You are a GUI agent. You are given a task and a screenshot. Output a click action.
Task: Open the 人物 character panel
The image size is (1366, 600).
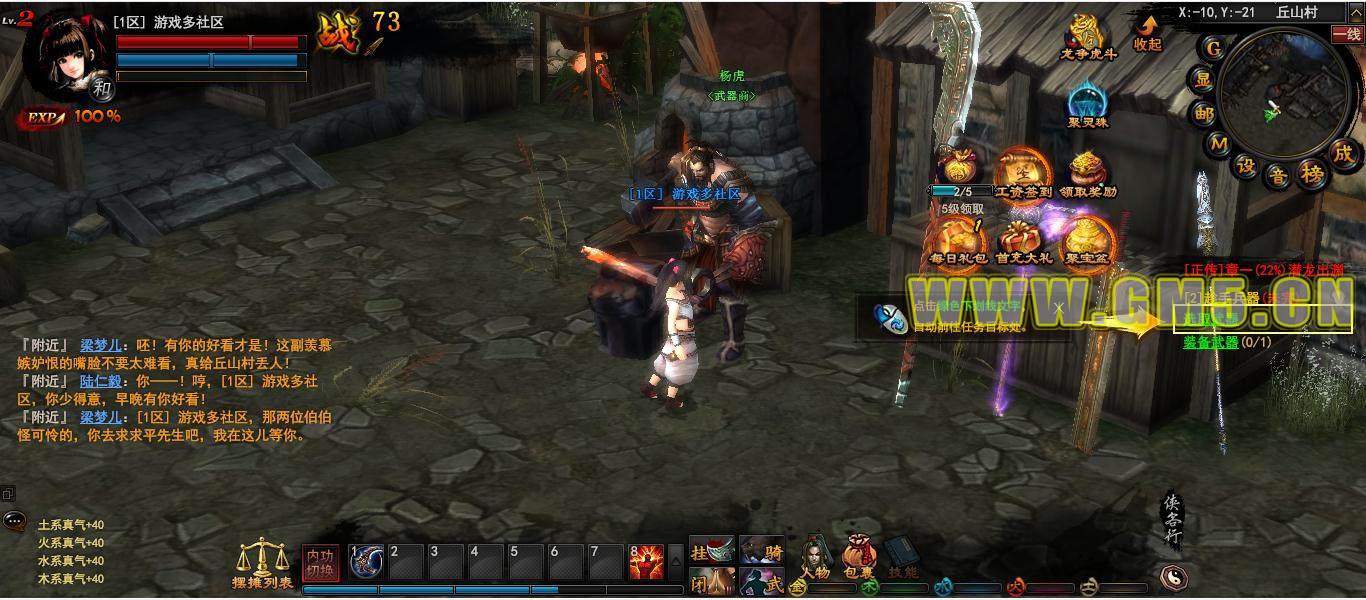pyautogui.click(x=816, y=556)
